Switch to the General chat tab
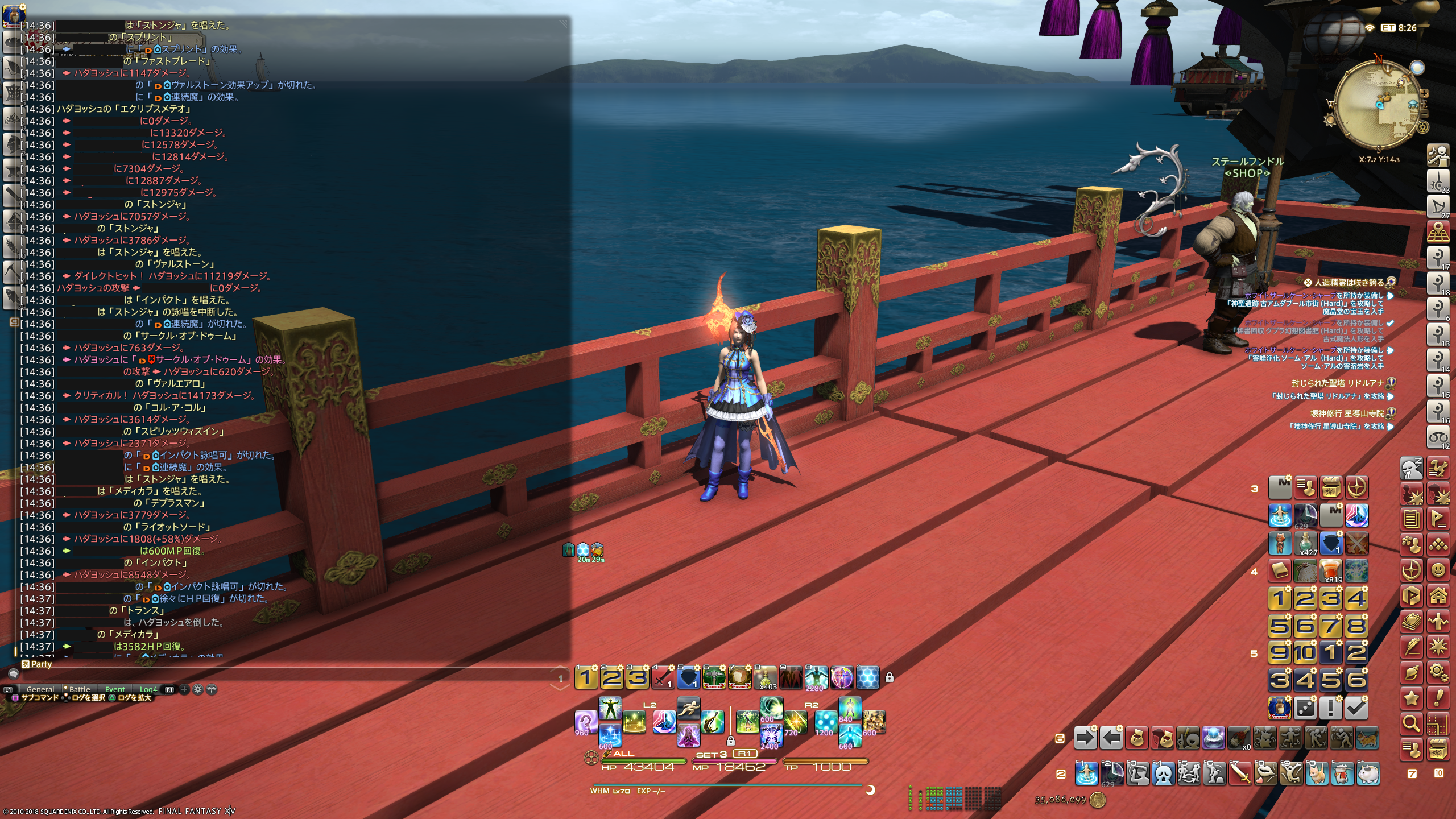 click(40, 689)
